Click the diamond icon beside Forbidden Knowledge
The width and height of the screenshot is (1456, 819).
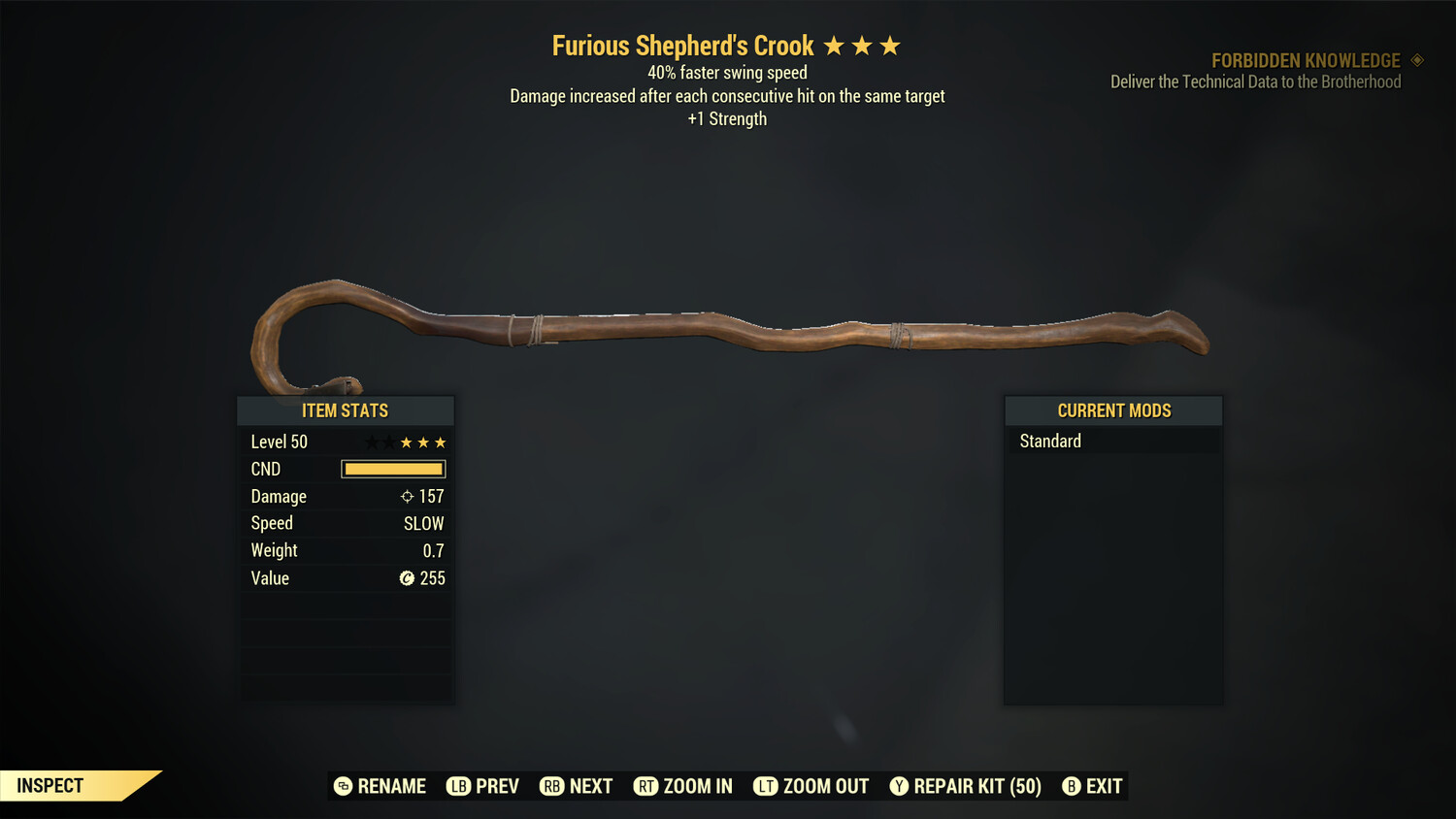pyautogui.click(x=1414, y=60)
